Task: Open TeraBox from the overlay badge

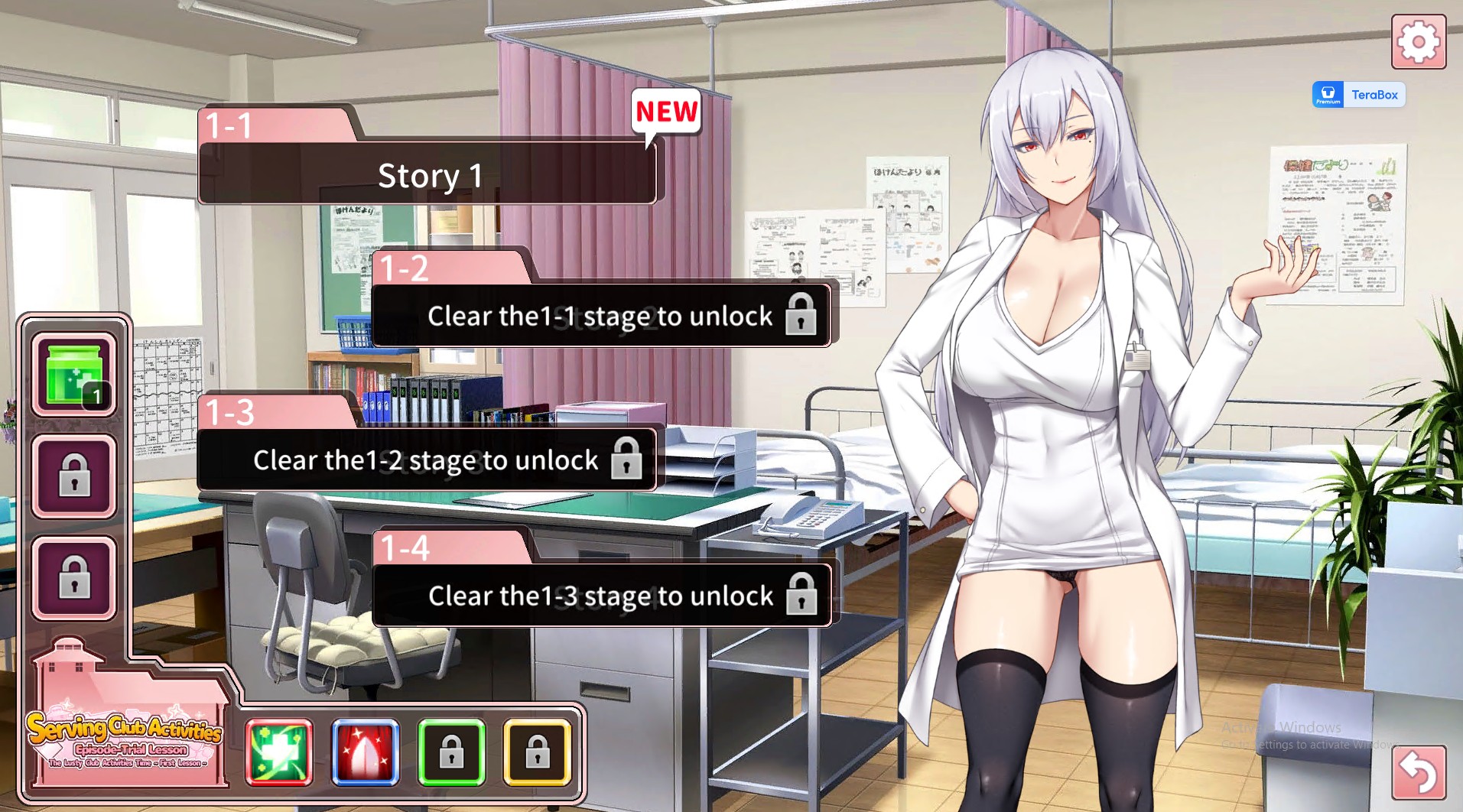Action: [1357, 94]
